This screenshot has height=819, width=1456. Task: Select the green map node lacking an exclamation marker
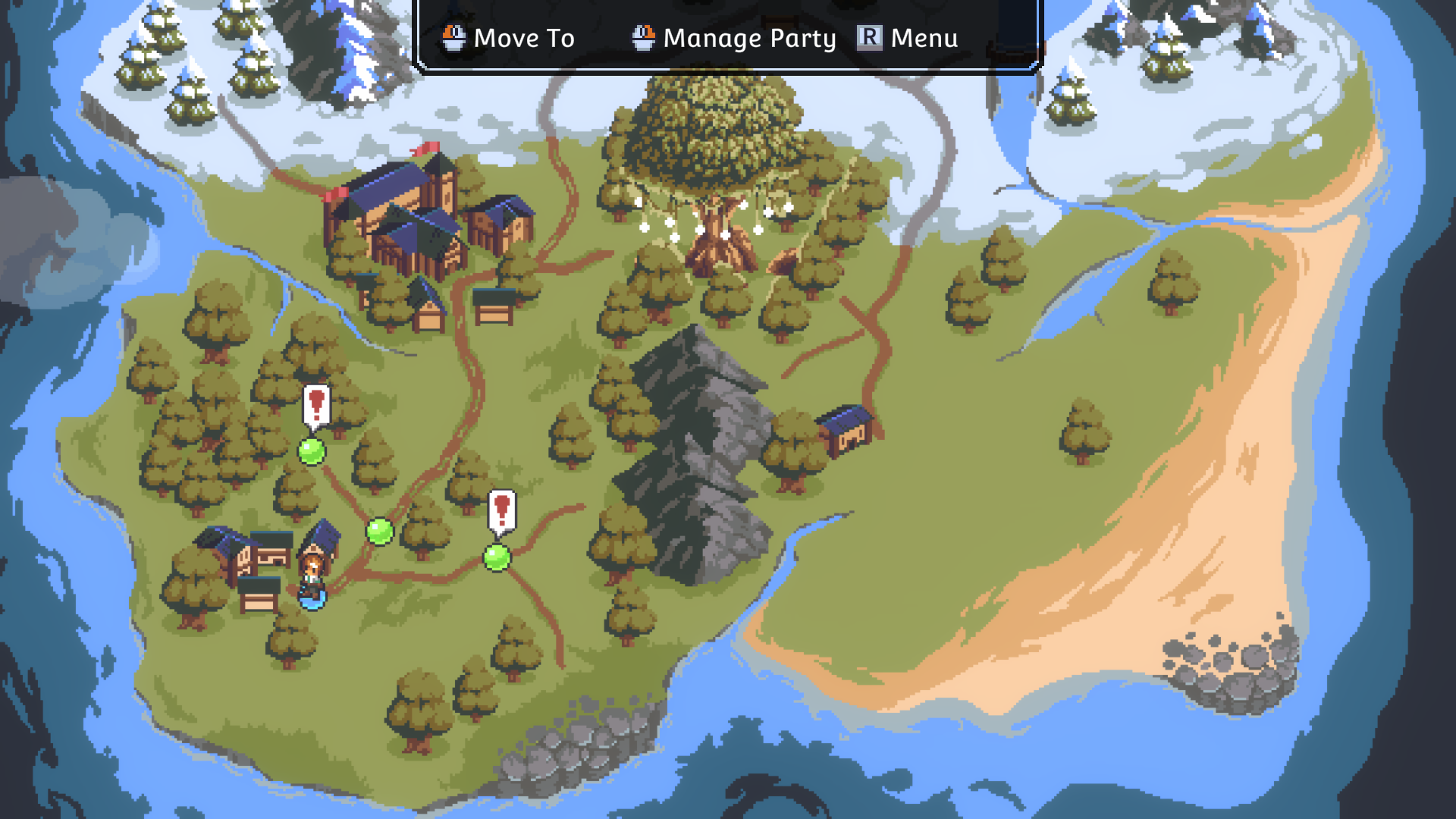pos(379,531)
